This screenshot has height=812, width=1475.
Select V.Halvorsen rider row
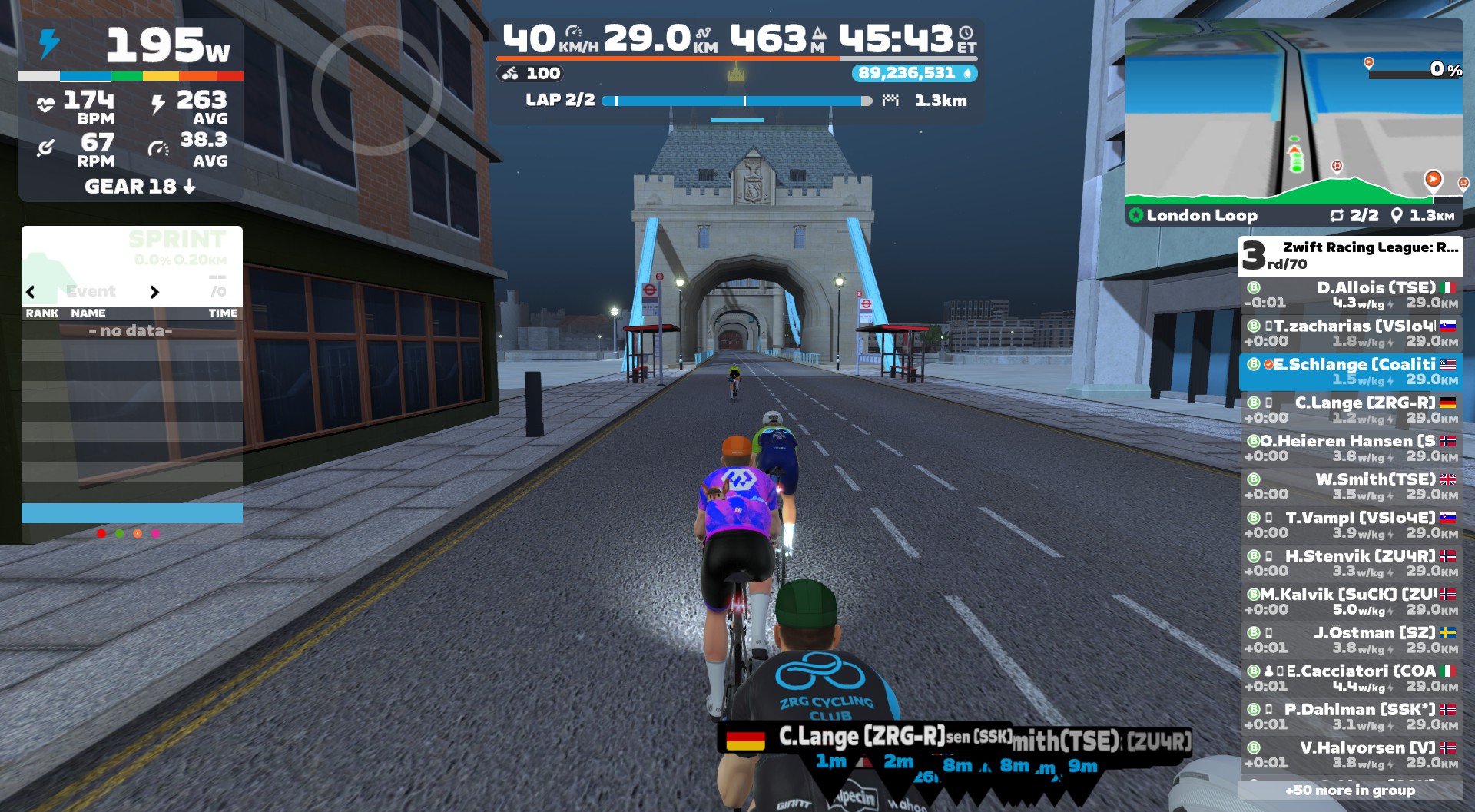pos(1351,756)
